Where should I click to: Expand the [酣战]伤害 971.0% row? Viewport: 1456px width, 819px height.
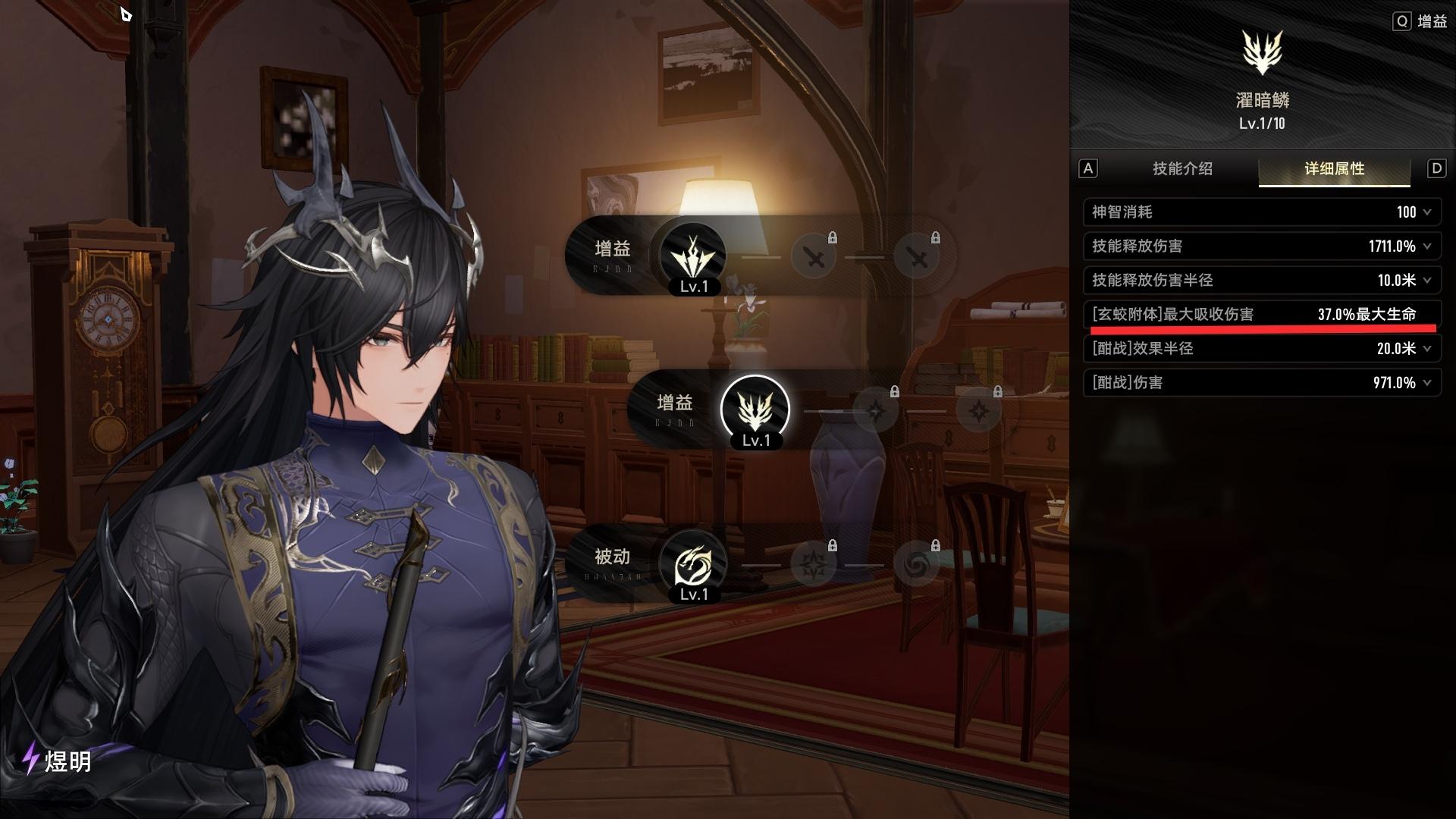click(x=1261, y=383)
